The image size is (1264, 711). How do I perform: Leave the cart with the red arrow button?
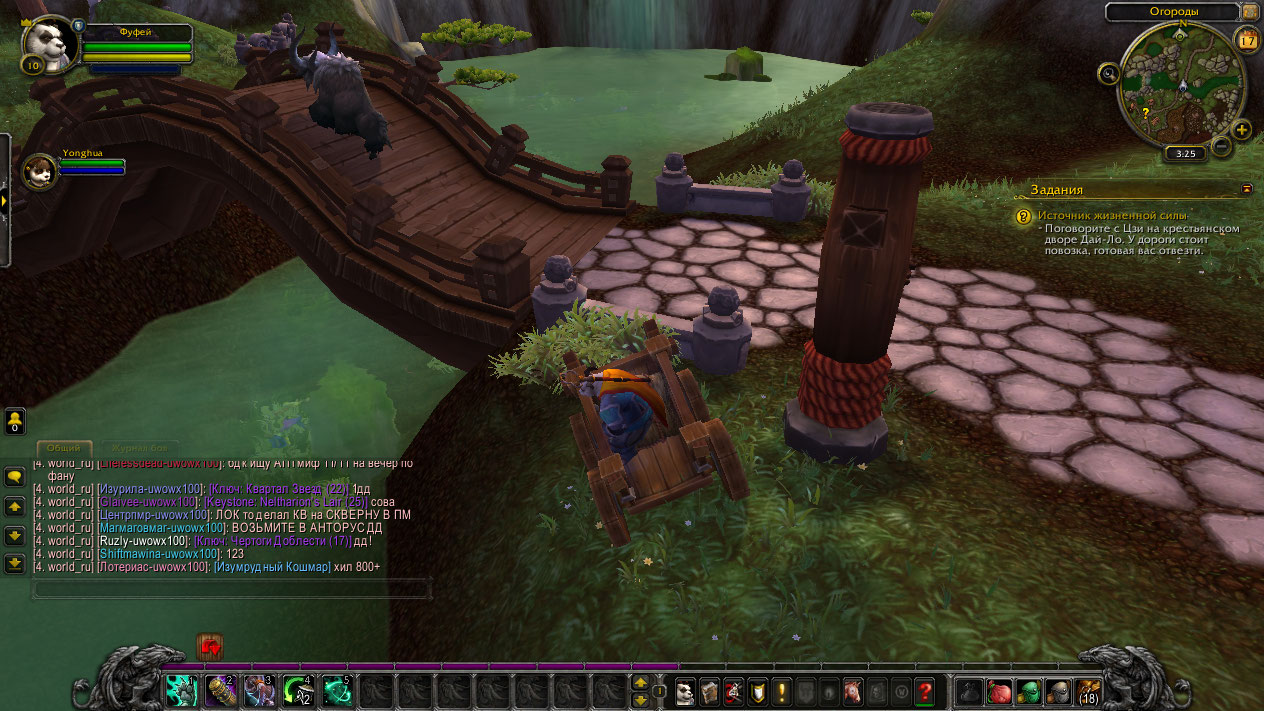pos(210,647)
